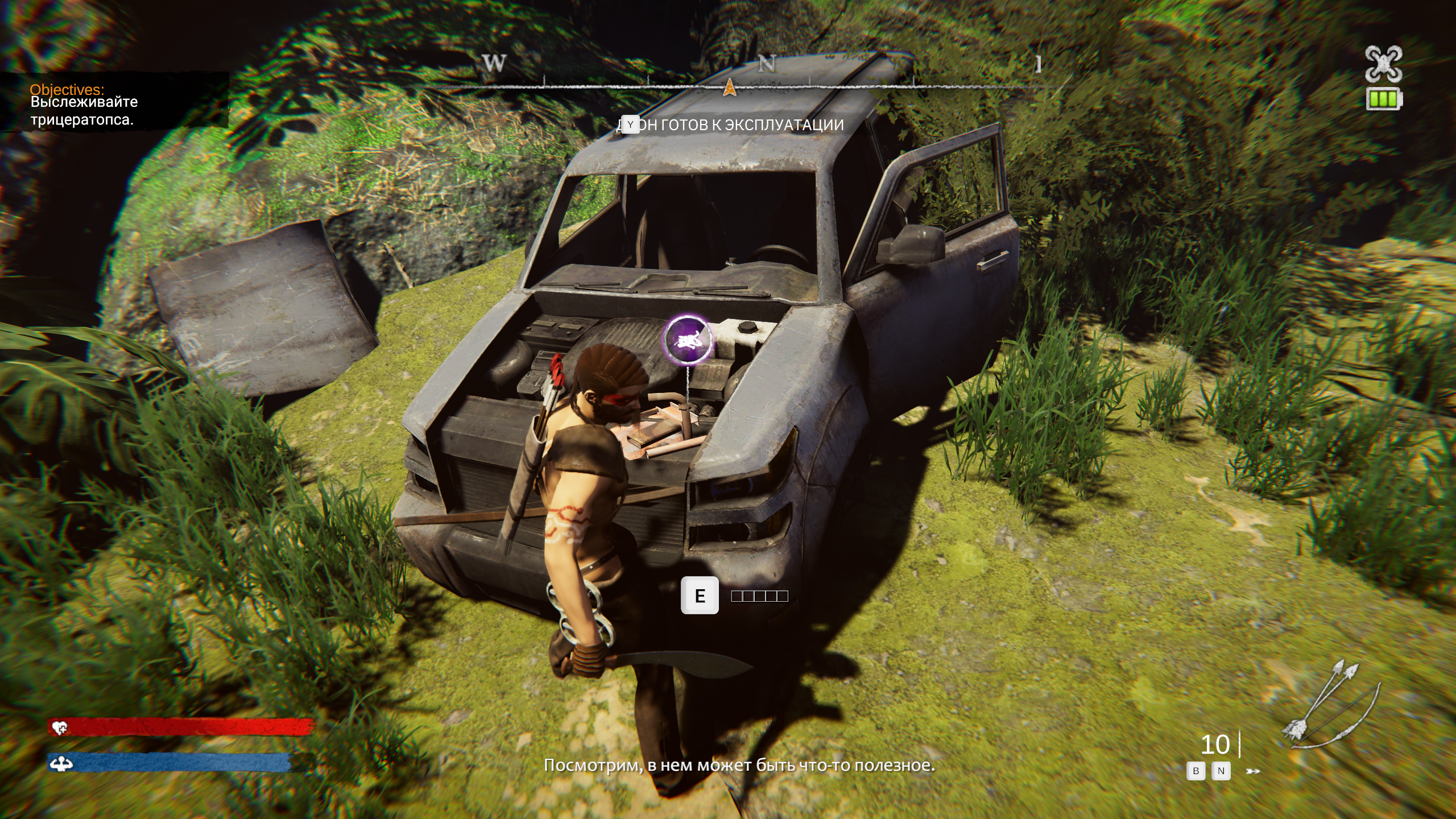Click the purple interaction marker on the engine
1456x819 pixels.
[688, 340]
